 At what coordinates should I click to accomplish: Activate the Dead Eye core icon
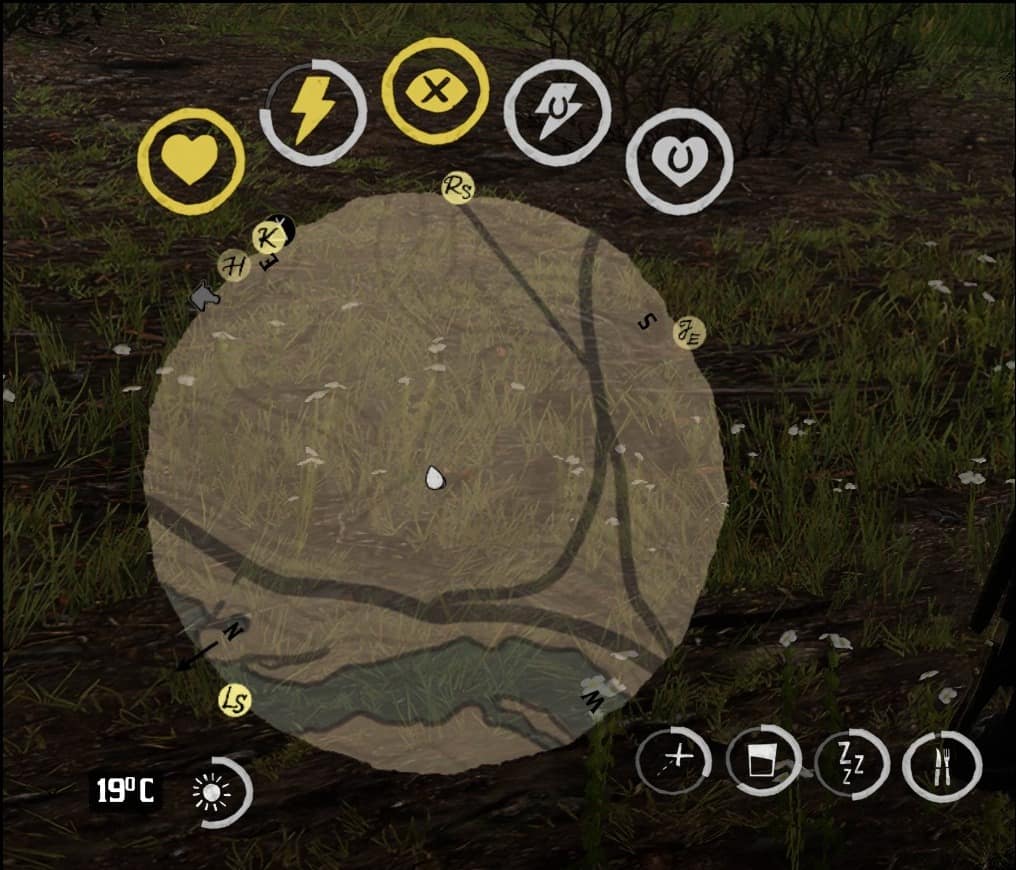point(435,92)
